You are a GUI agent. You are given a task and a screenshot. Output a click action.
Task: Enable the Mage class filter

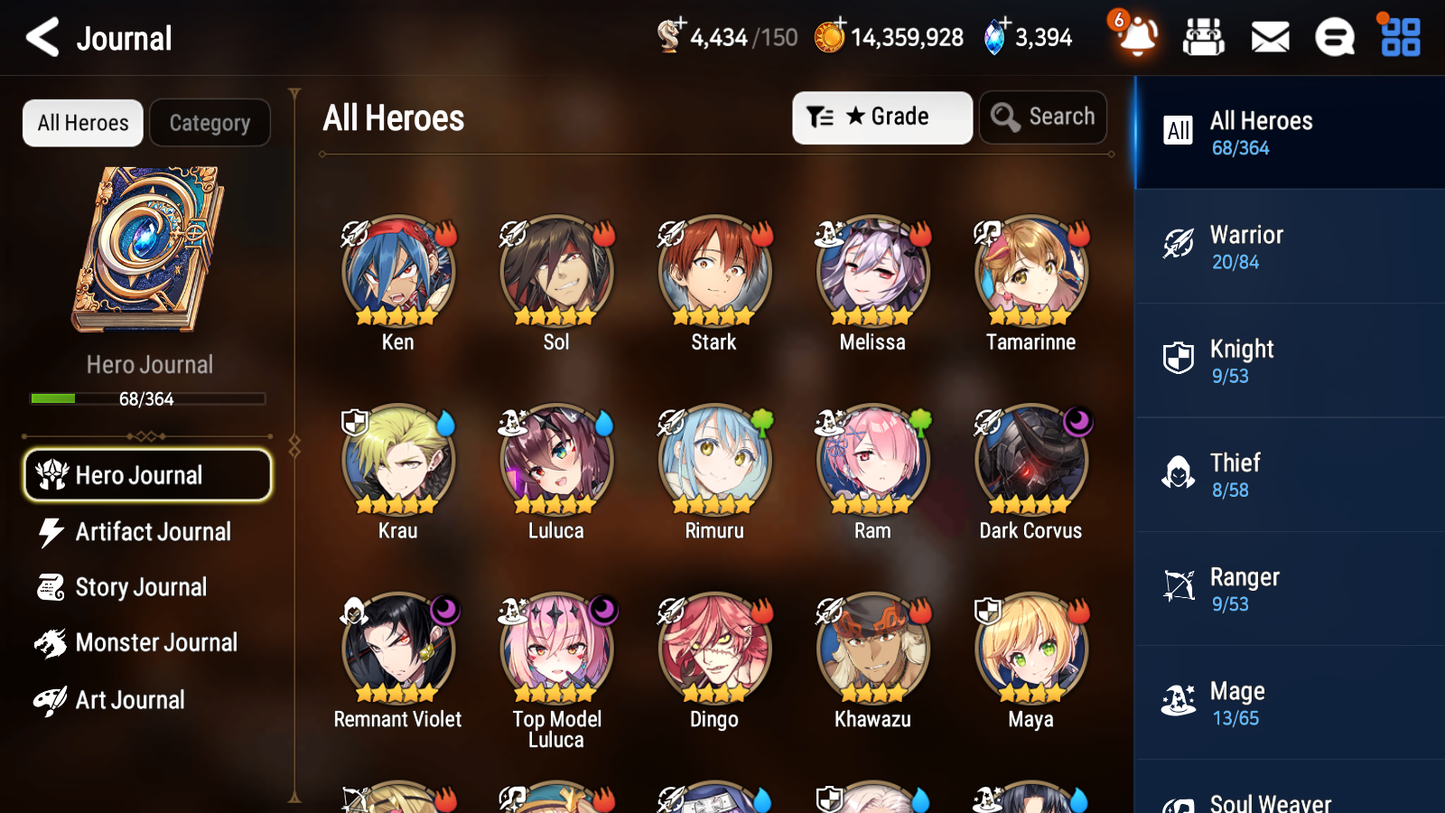[x=1290, y=701]
